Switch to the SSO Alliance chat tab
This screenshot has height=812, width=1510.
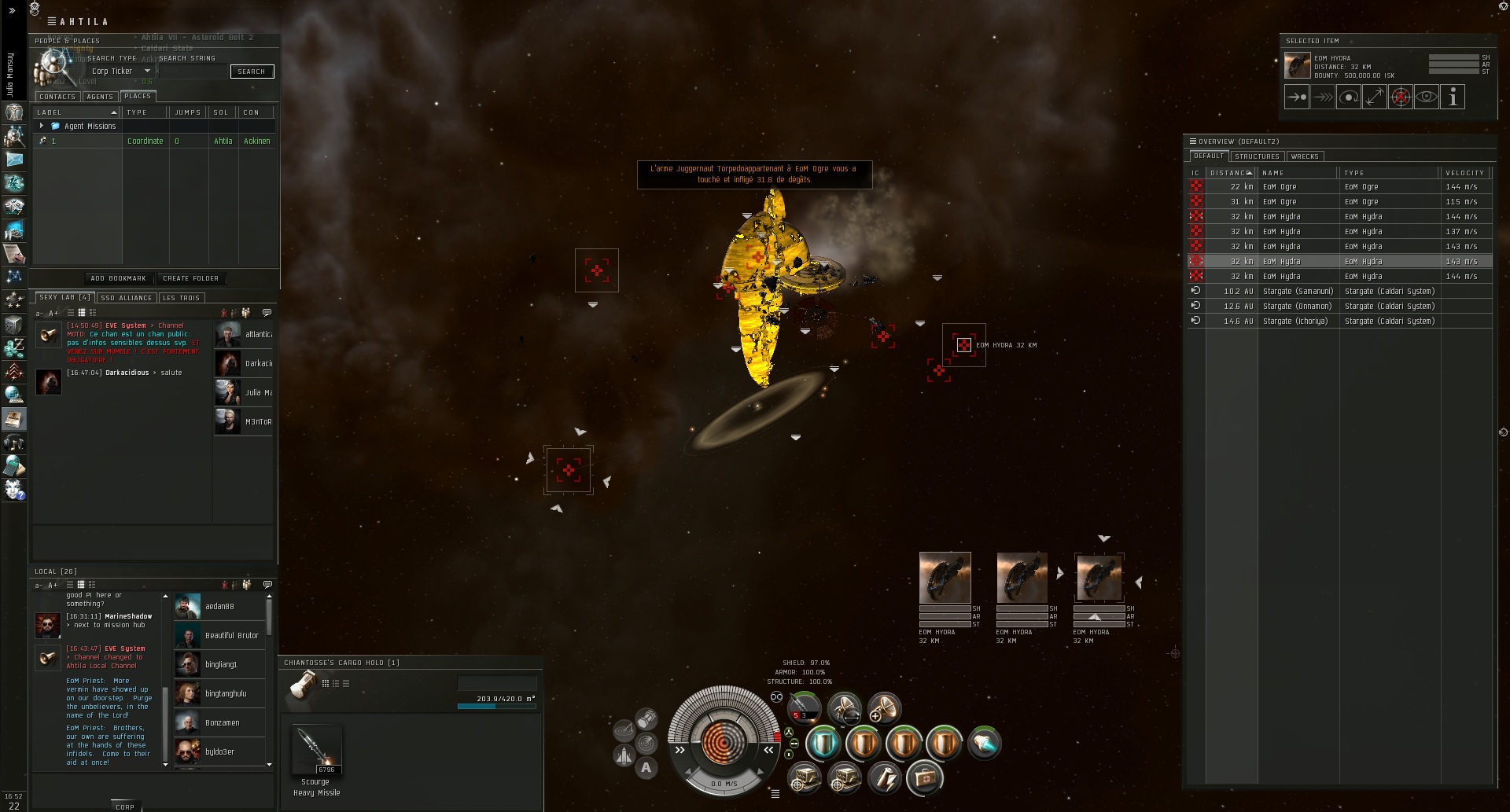coord(126,298)
